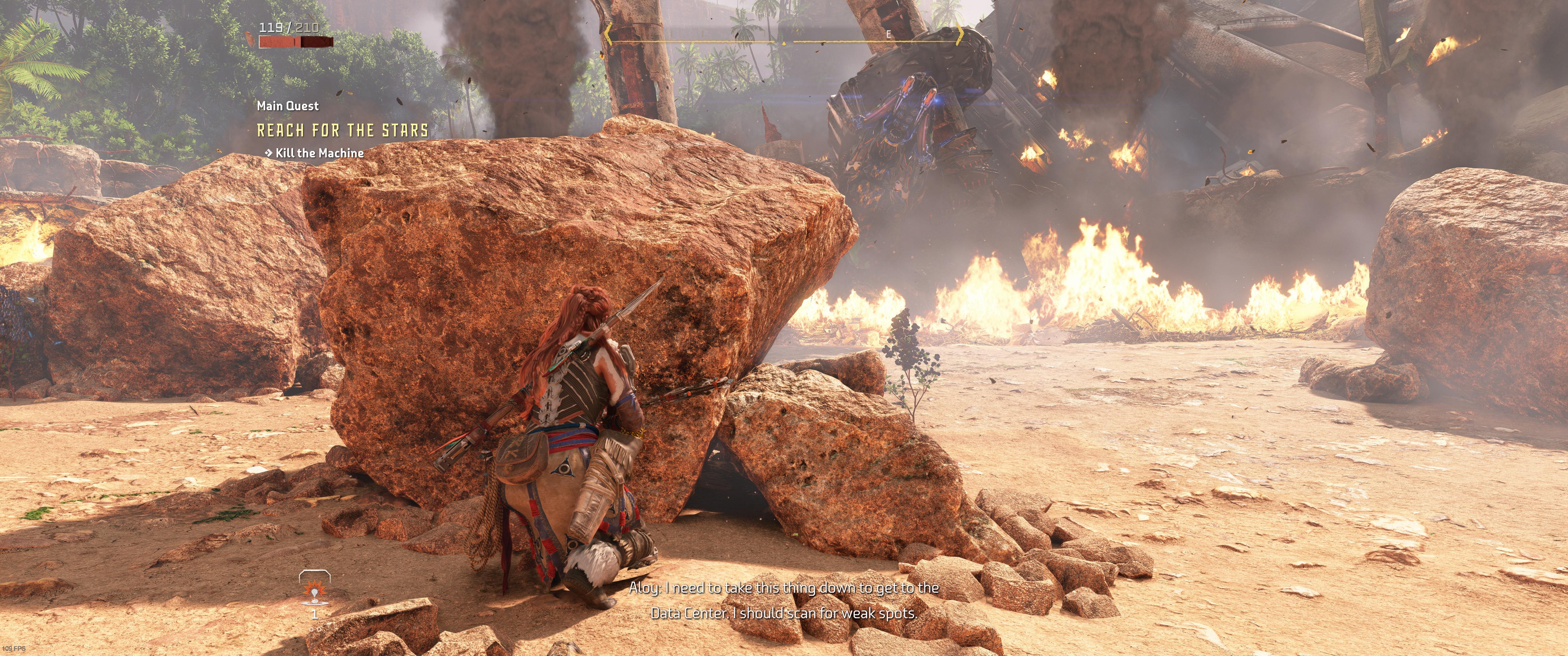This screenshot has height=656, width=1568.
Task: Open the Reach for the Stars quest
Action: 343,130
